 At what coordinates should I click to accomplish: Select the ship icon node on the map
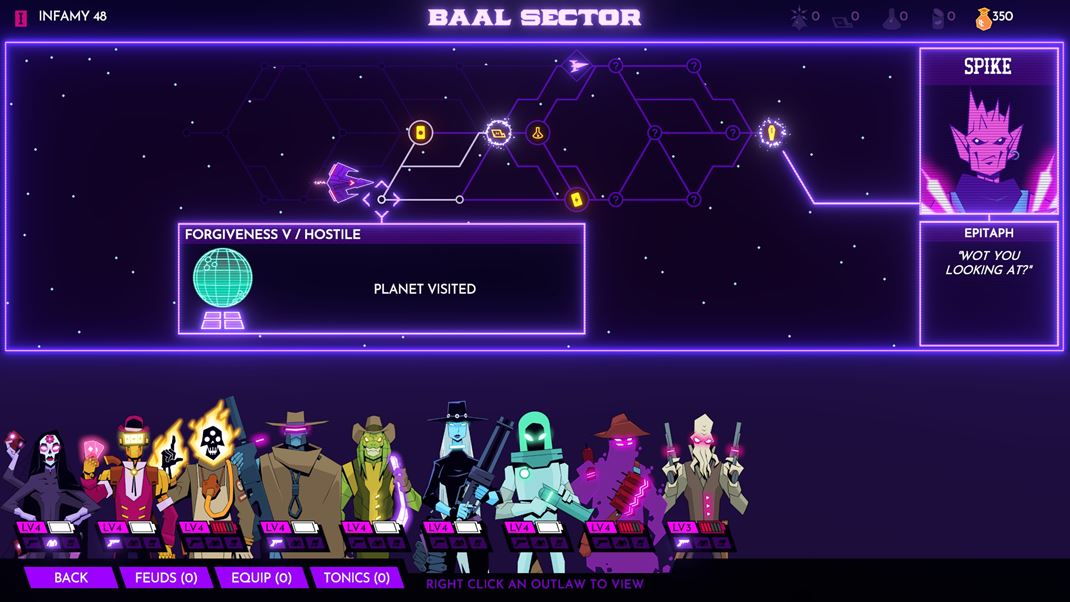click(577, 66)
